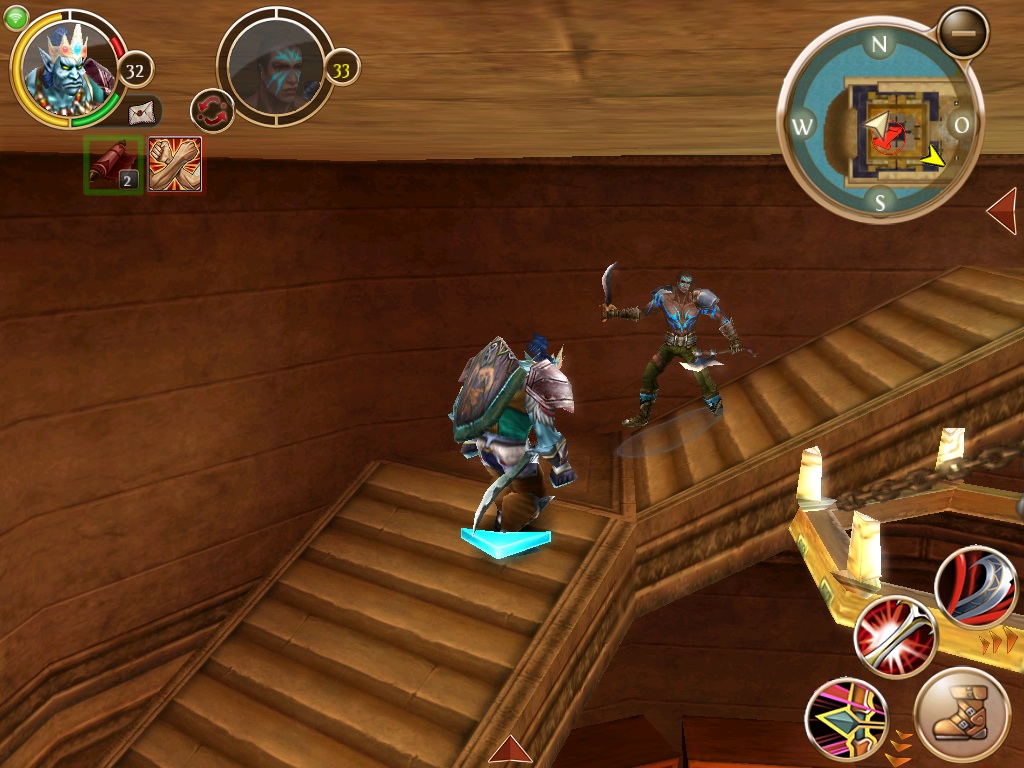Use the red sword strike skill
1024x768 pixels.
pos(895,637)
